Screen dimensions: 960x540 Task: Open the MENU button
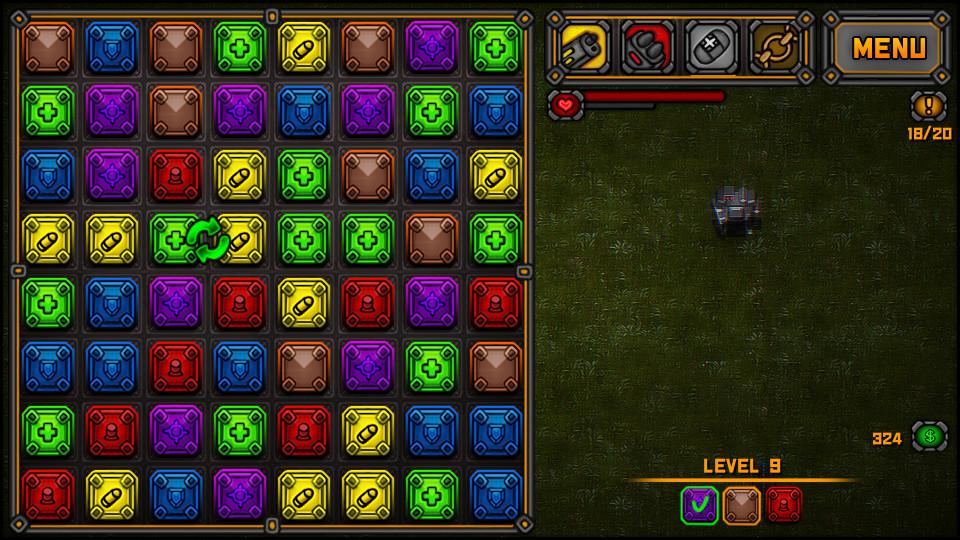(x=889, y=47)
